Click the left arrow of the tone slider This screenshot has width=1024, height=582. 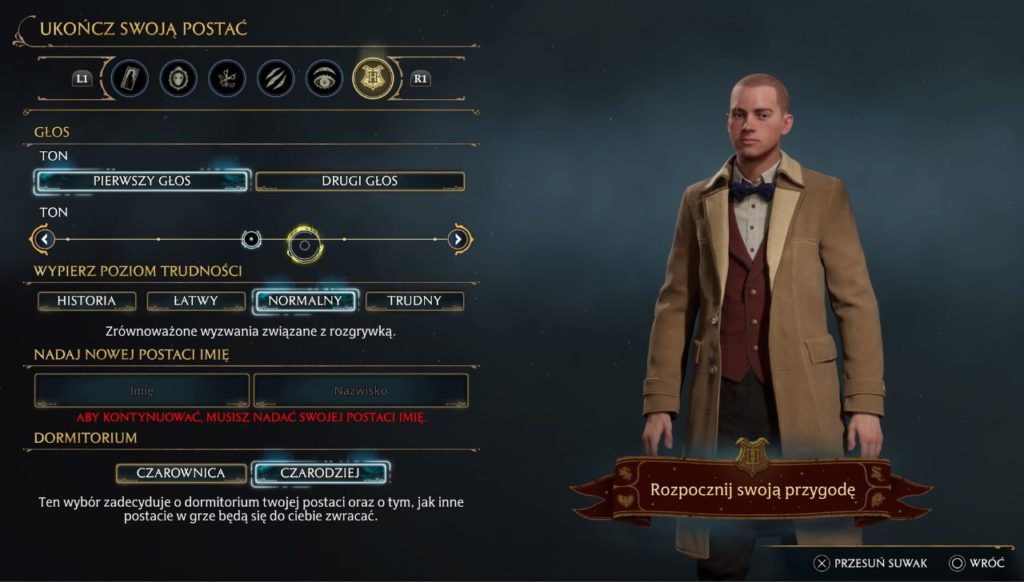[x=42, y=240]
